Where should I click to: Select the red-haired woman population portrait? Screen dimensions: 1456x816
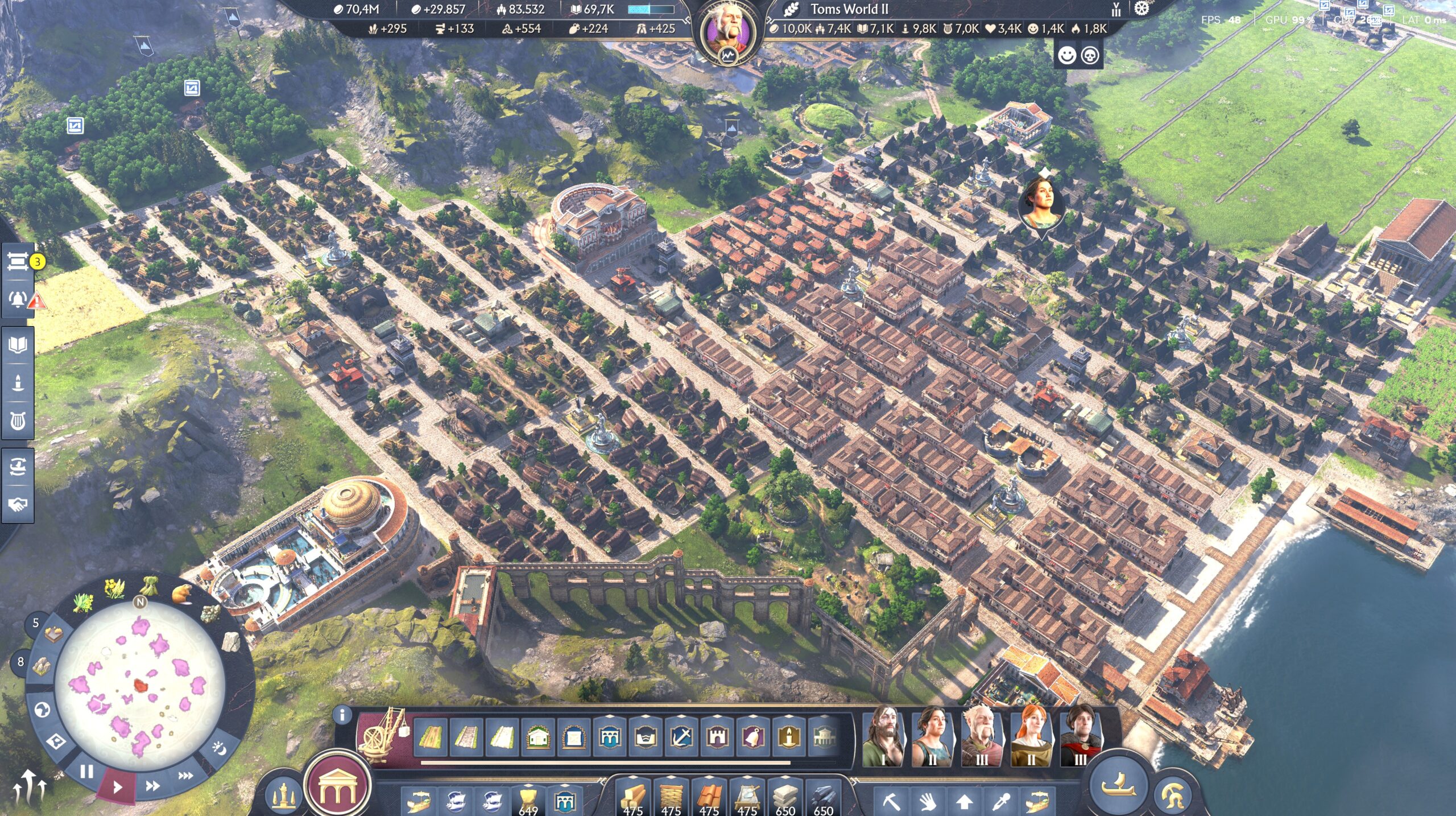[x=1031, y=736]
